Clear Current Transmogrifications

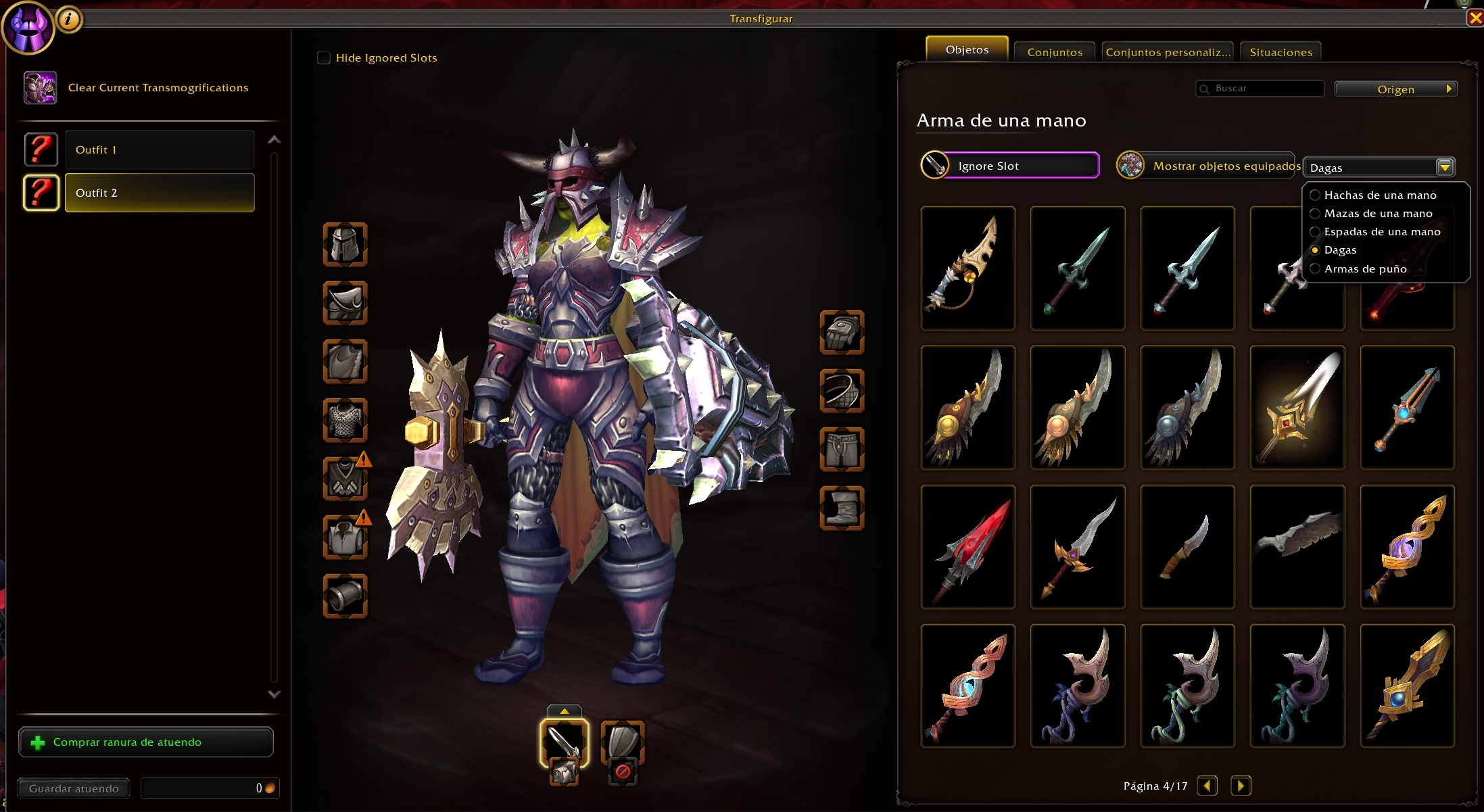coord(158,88)
